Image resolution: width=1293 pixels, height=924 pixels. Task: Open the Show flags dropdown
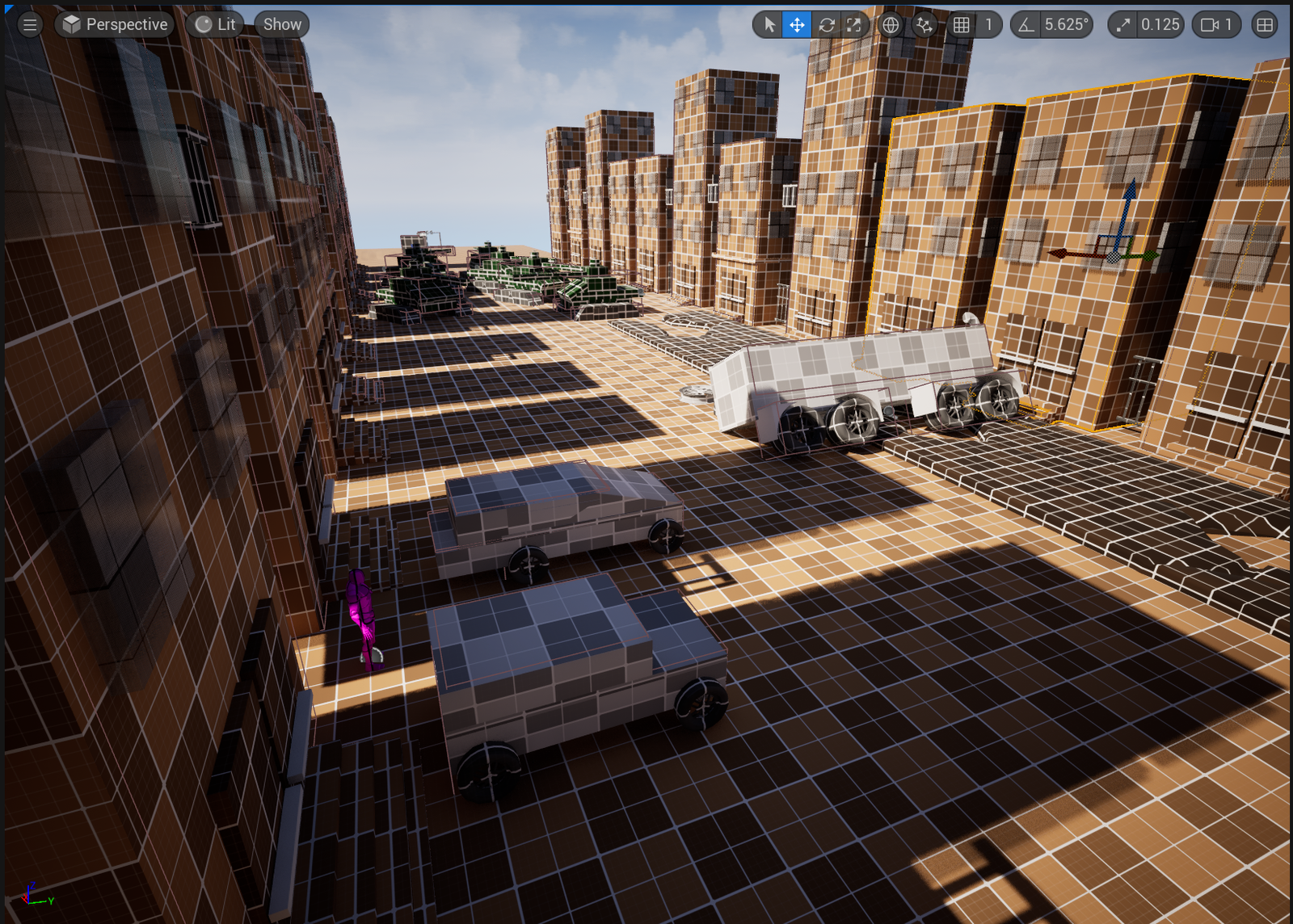tap(280, 24)
